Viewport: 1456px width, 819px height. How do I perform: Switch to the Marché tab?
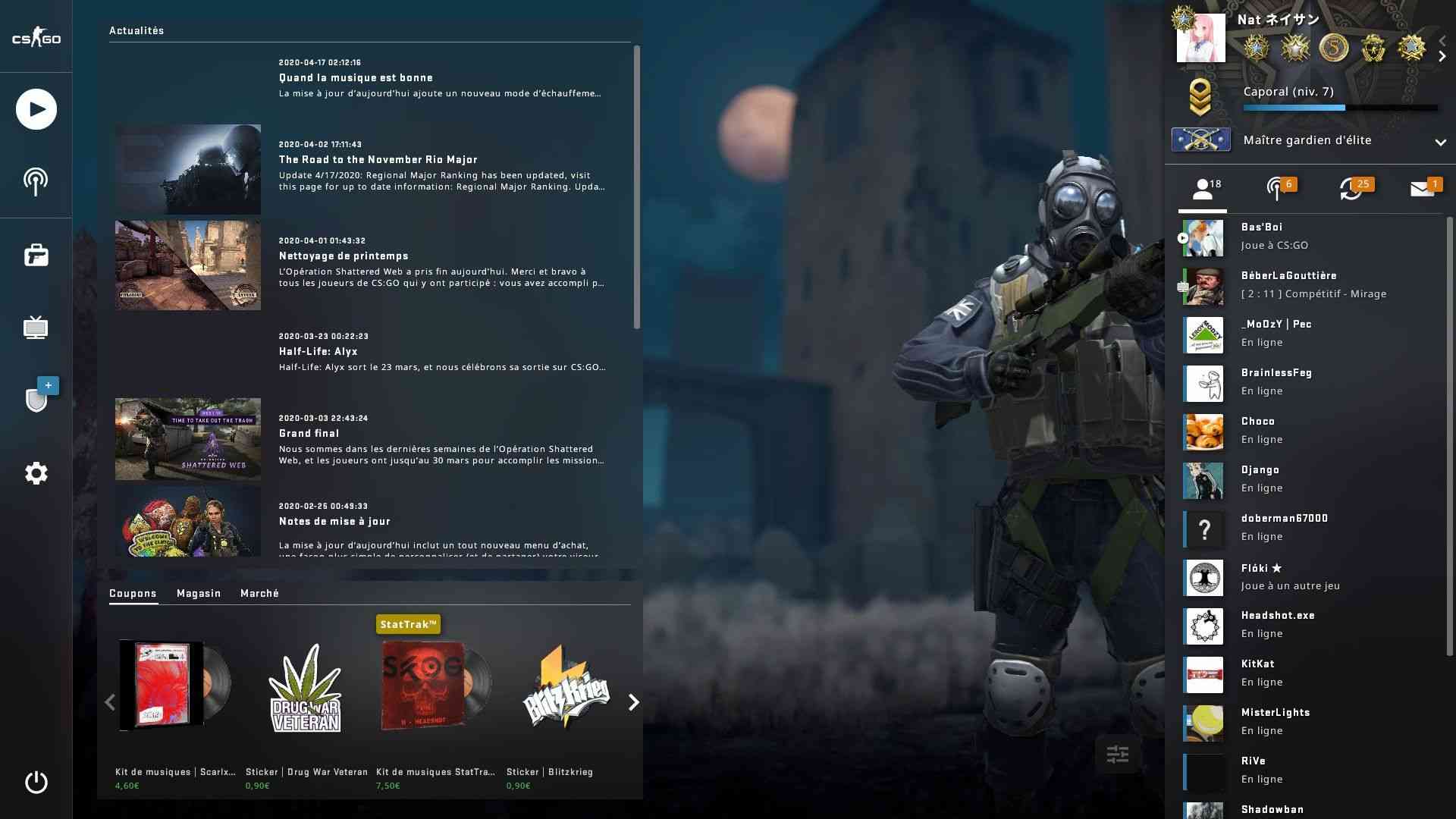pyautogui.click(x=259, y=593)
